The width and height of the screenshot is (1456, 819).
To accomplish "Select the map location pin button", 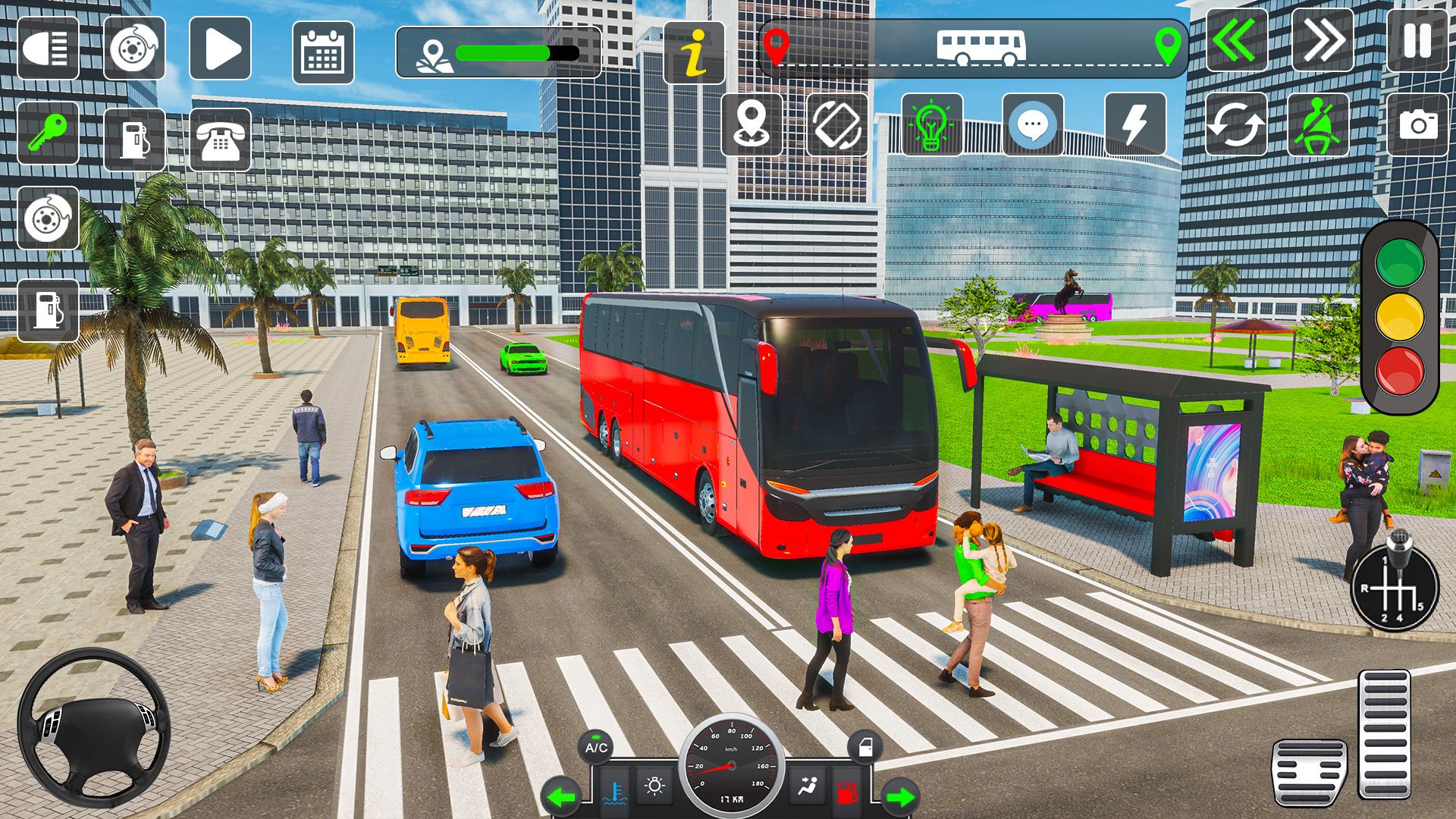I will (752, 124).
